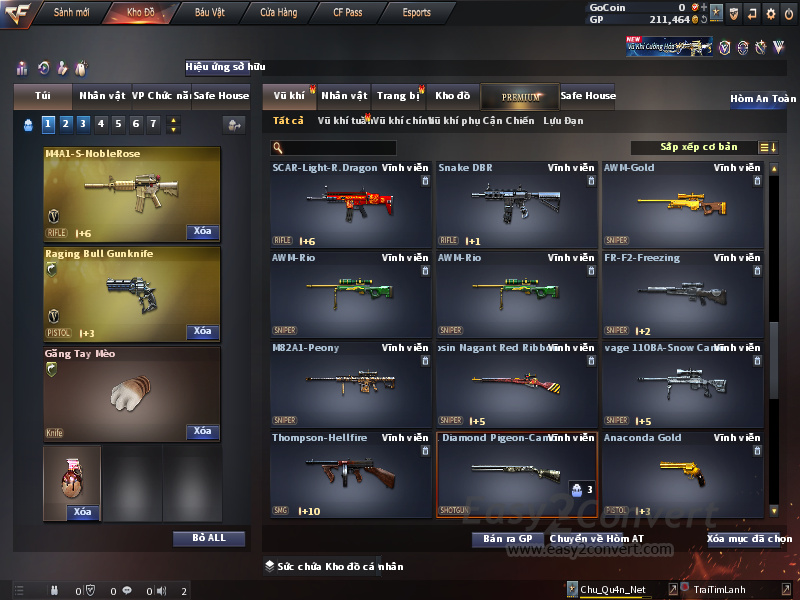Switch to bag number 2
This screenshot has height=600, width=800.
pyautogui.click(x=64, y=124)
